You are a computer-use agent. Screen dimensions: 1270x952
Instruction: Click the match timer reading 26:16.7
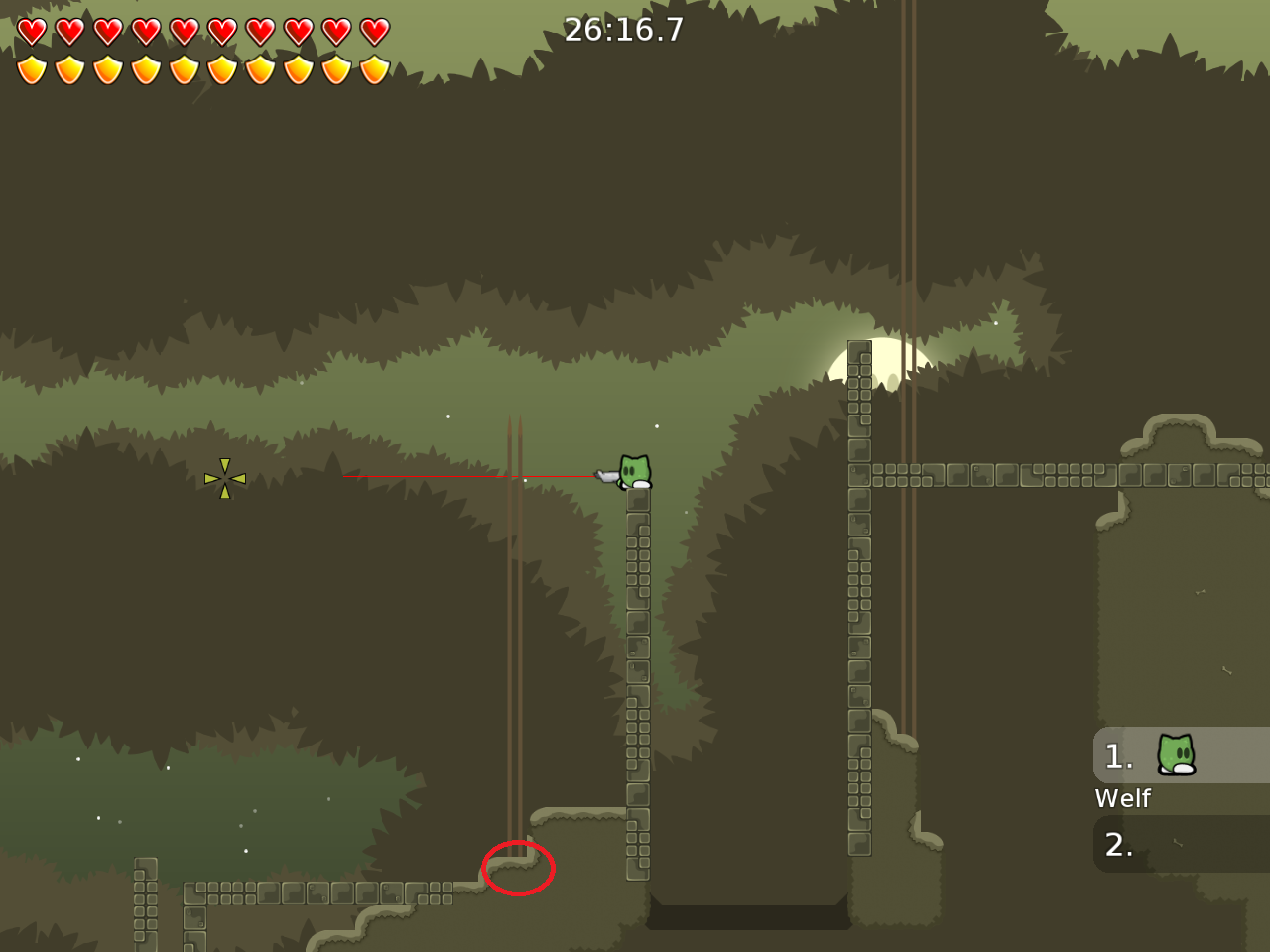[623, 30]
